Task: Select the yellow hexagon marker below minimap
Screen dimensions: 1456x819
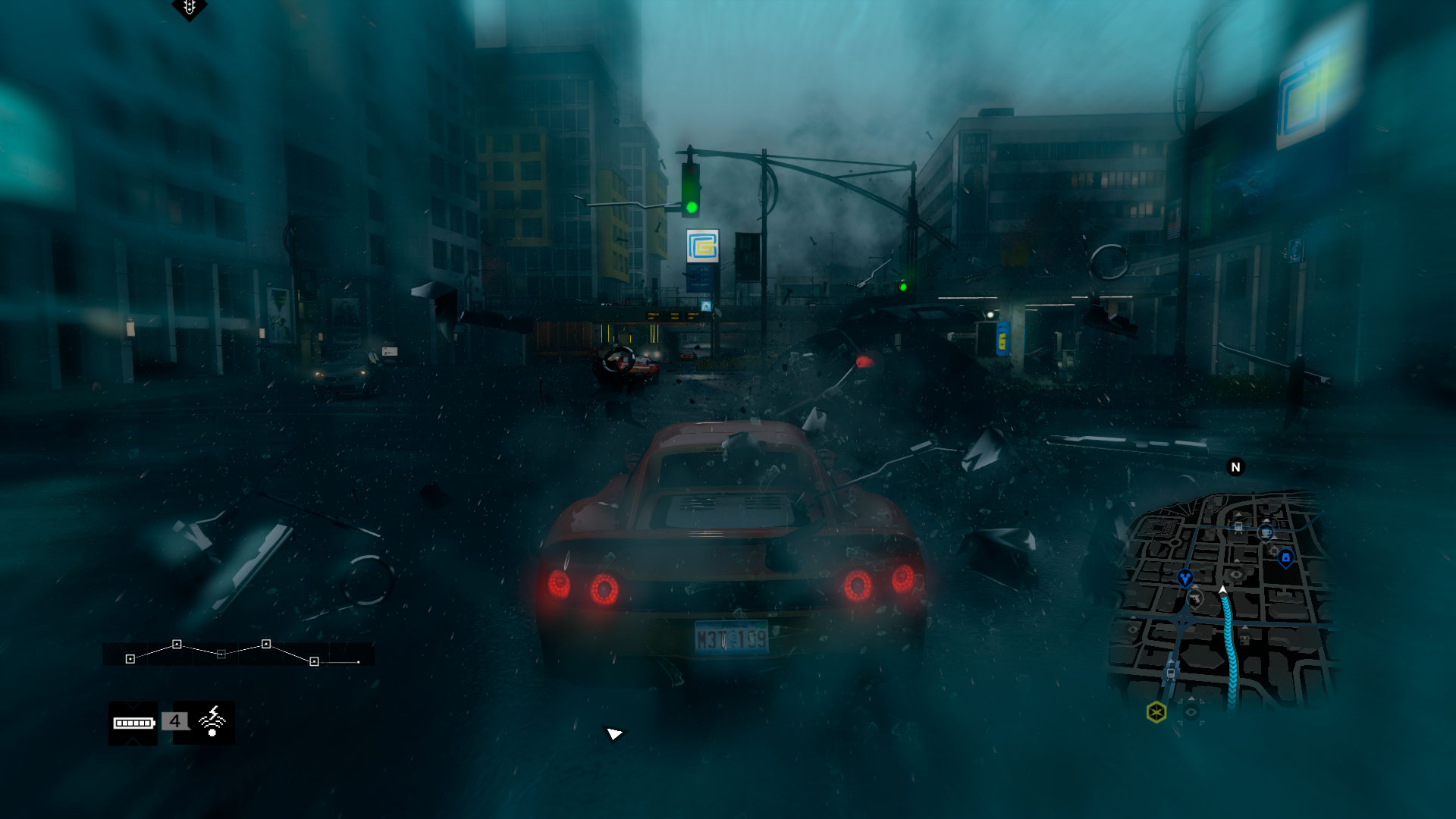Action: (x=1156, y=712)
